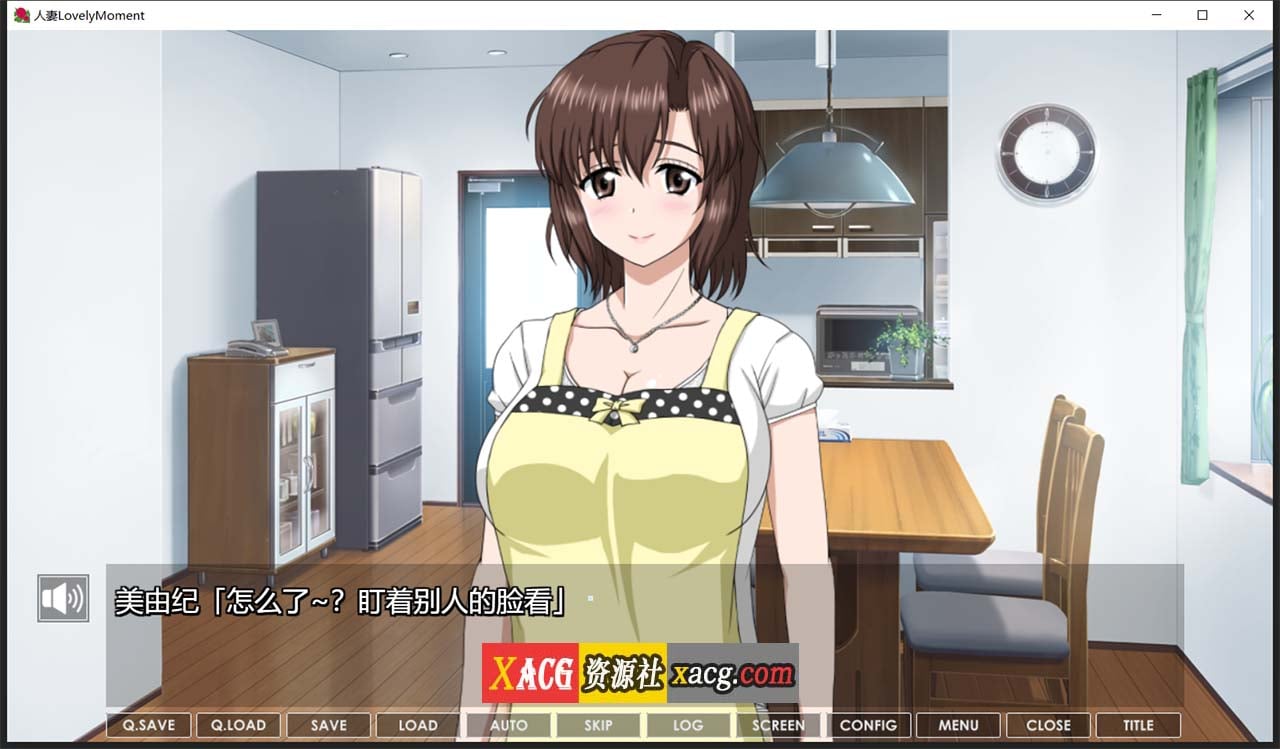Toggle SKIP mode to fast-forward text

[598, 725]
